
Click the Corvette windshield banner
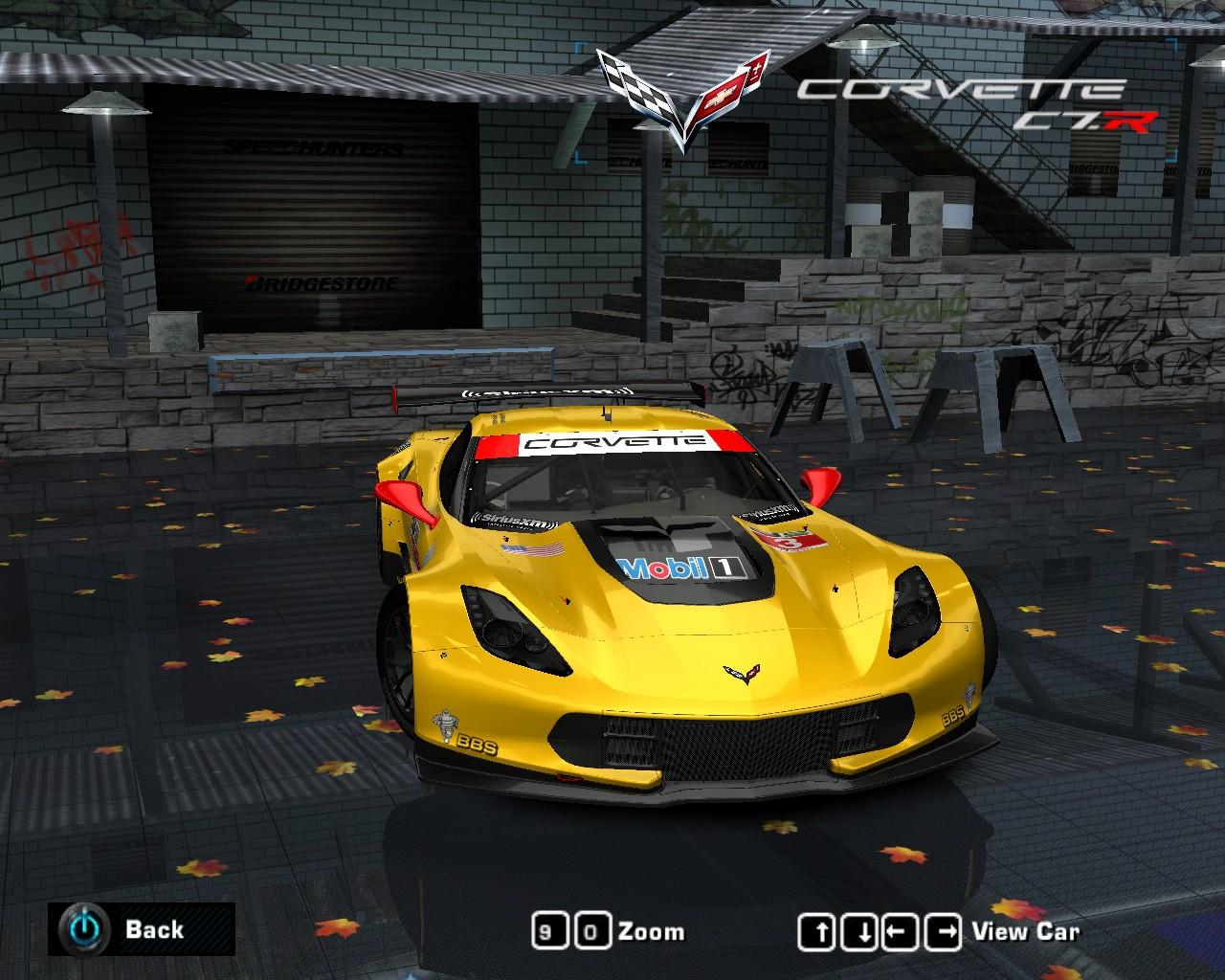click(x=611, y=443)
